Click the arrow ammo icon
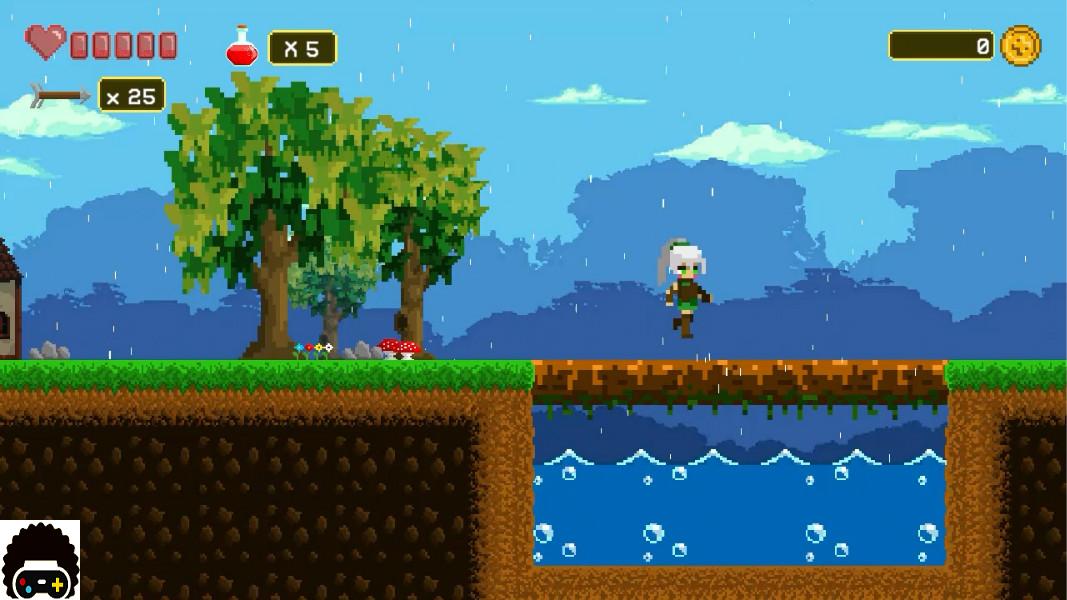Screen dimensions: 1067x600 tap(60, 95)
